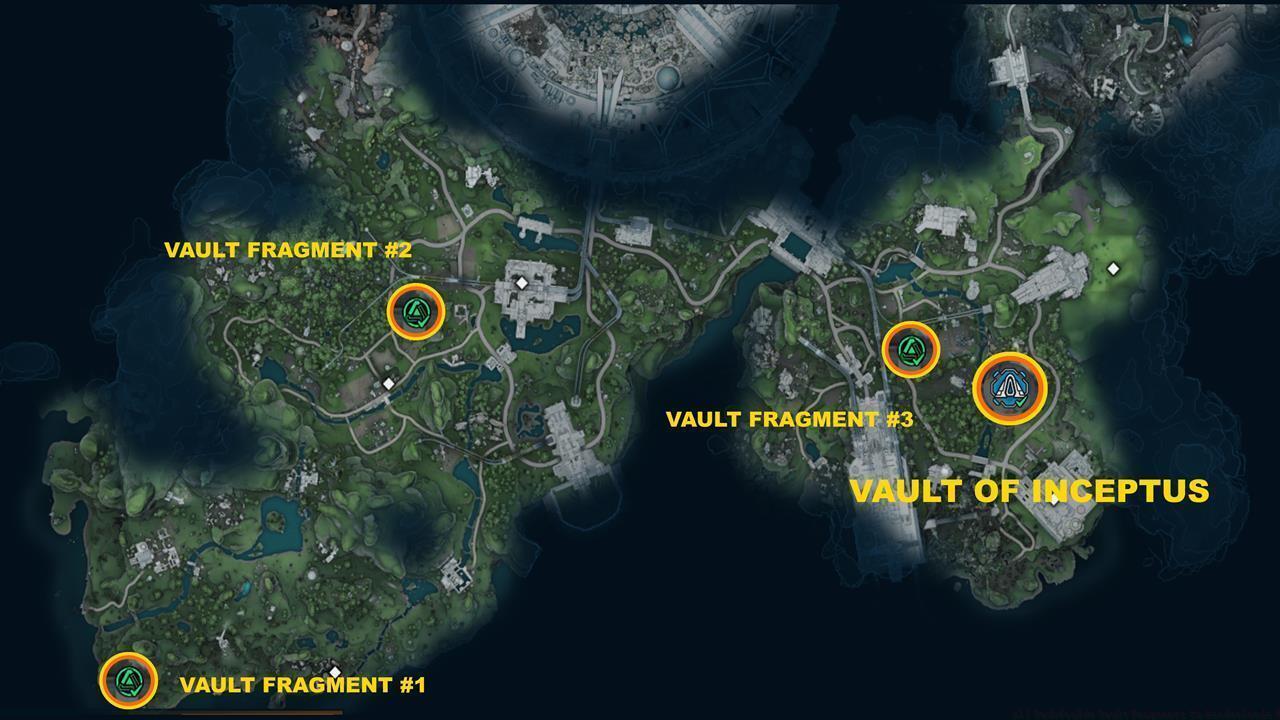Select the white diamond waypoint near Fragment #2
The height and width of the screenshot is (720, 1280).
388,381
